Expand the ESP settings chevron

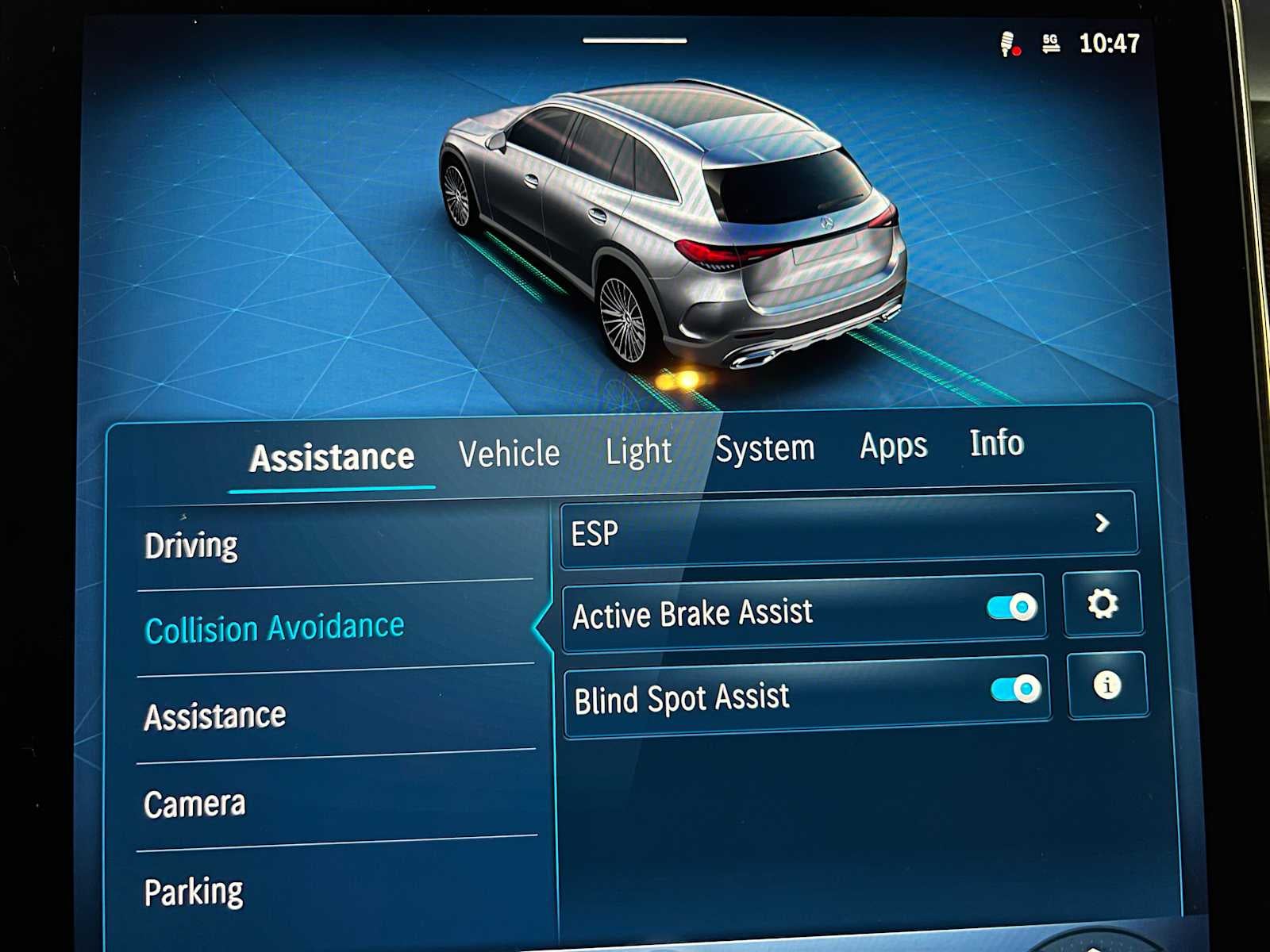(1101, 524)
